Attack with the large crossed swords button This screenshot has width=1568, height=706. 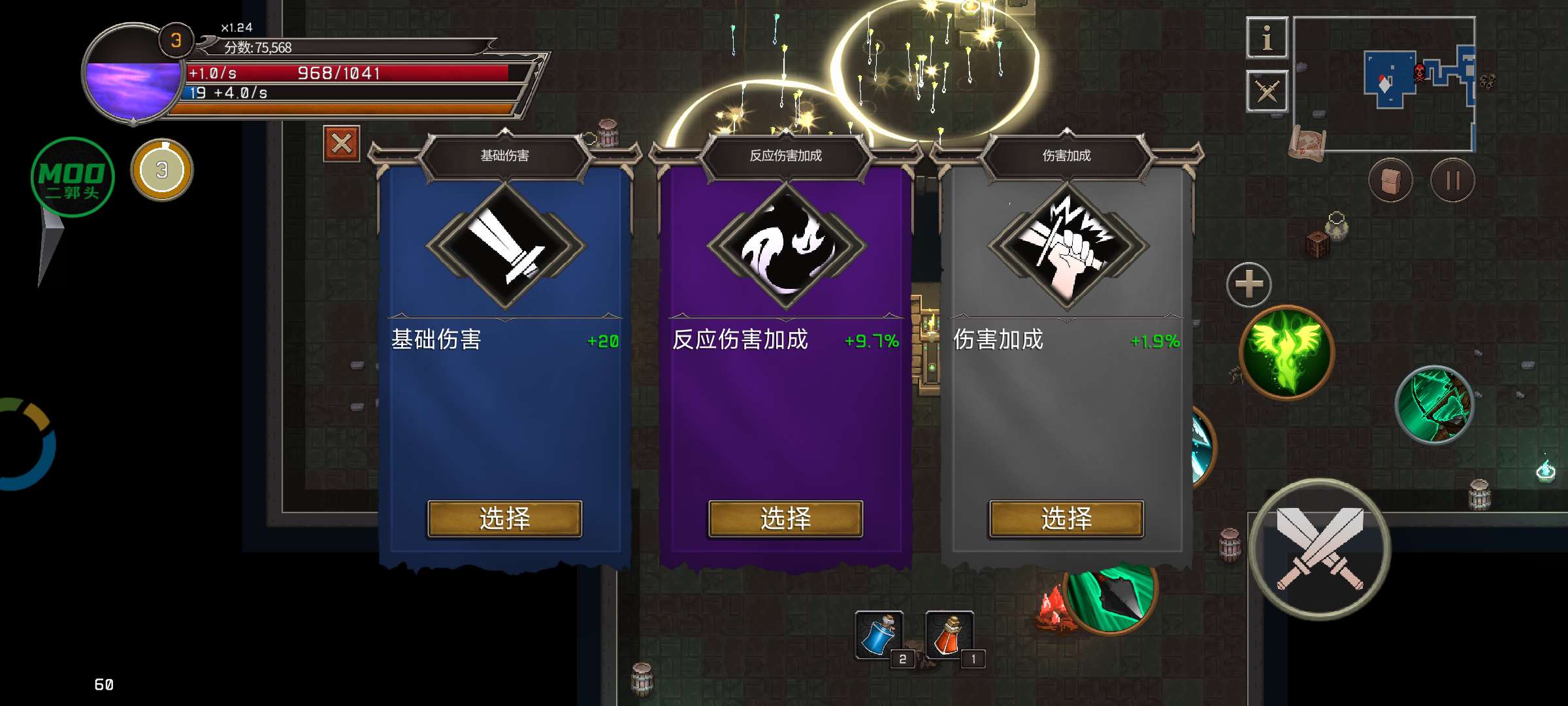[x=1320, y=549]
